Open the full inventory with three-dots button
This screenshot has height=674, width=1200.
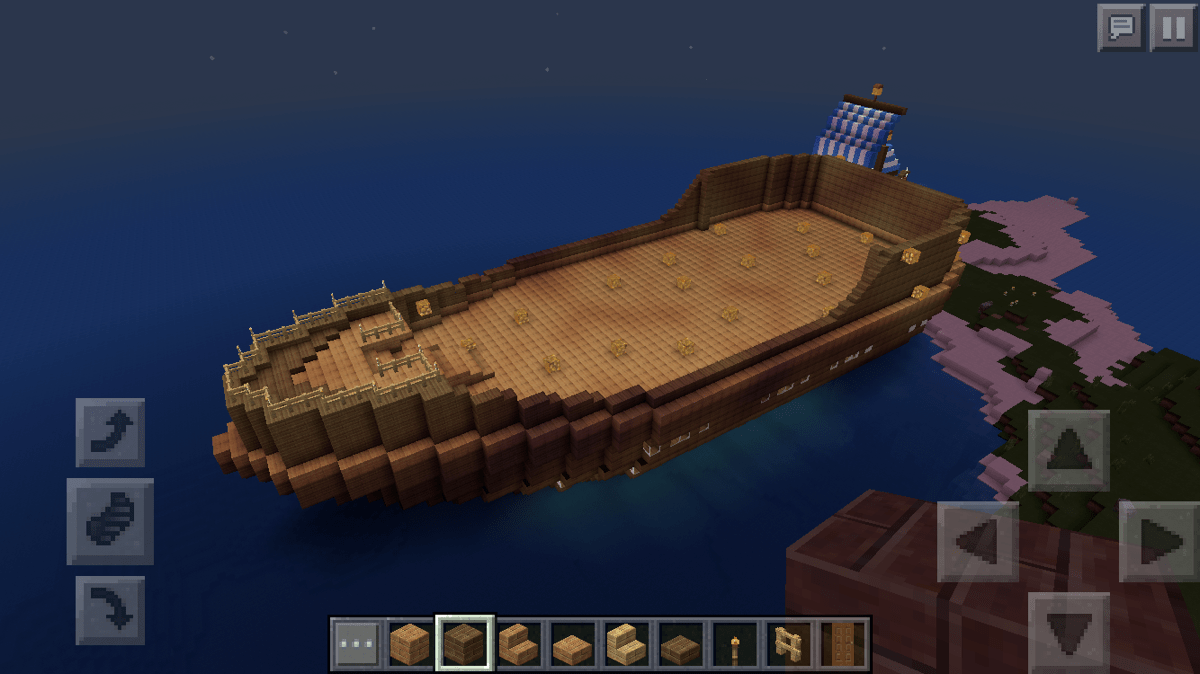click(x=356, y=643)
